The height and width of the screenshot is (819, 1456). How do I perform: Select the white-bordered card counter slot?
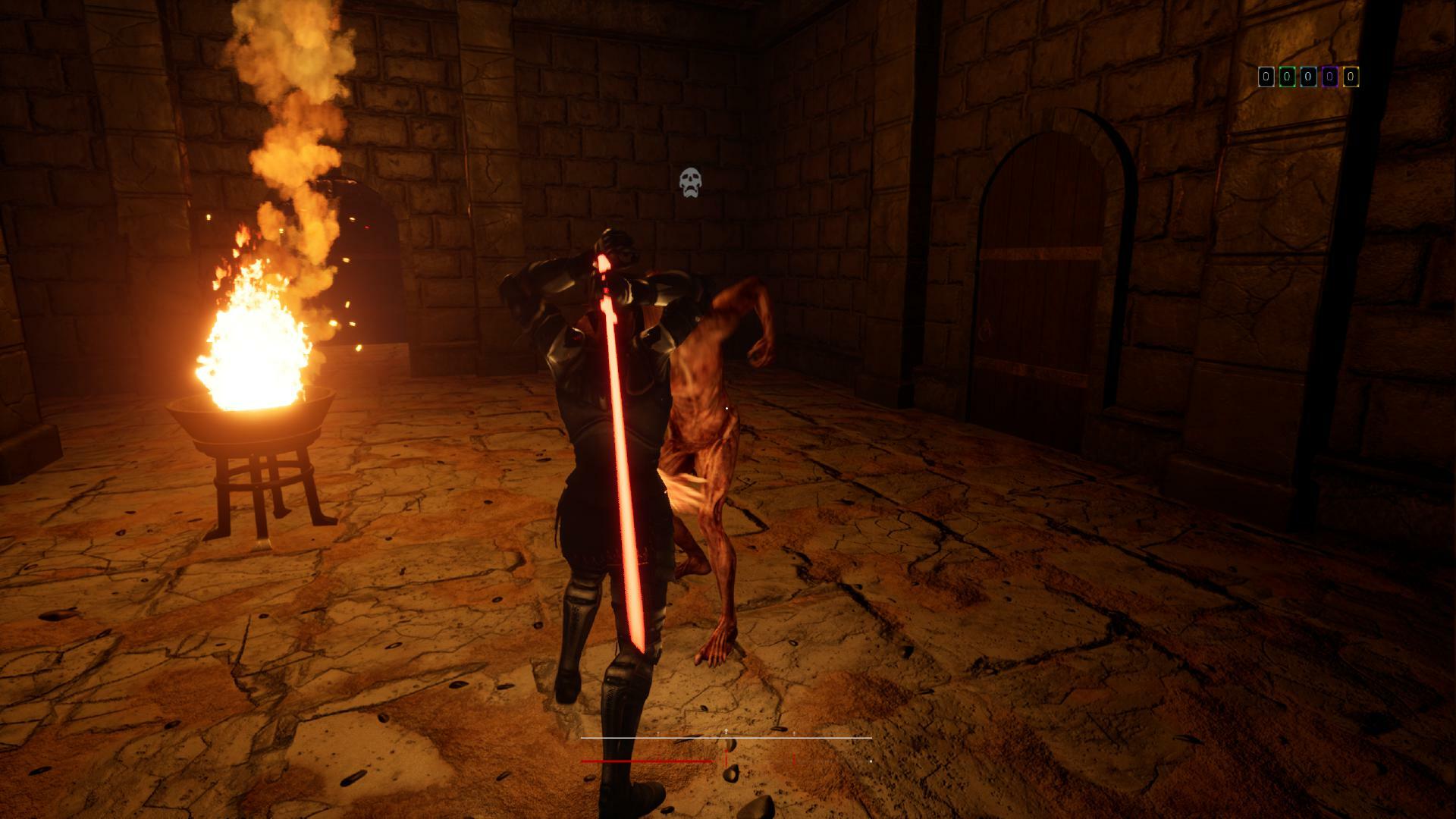[1266, 77]
